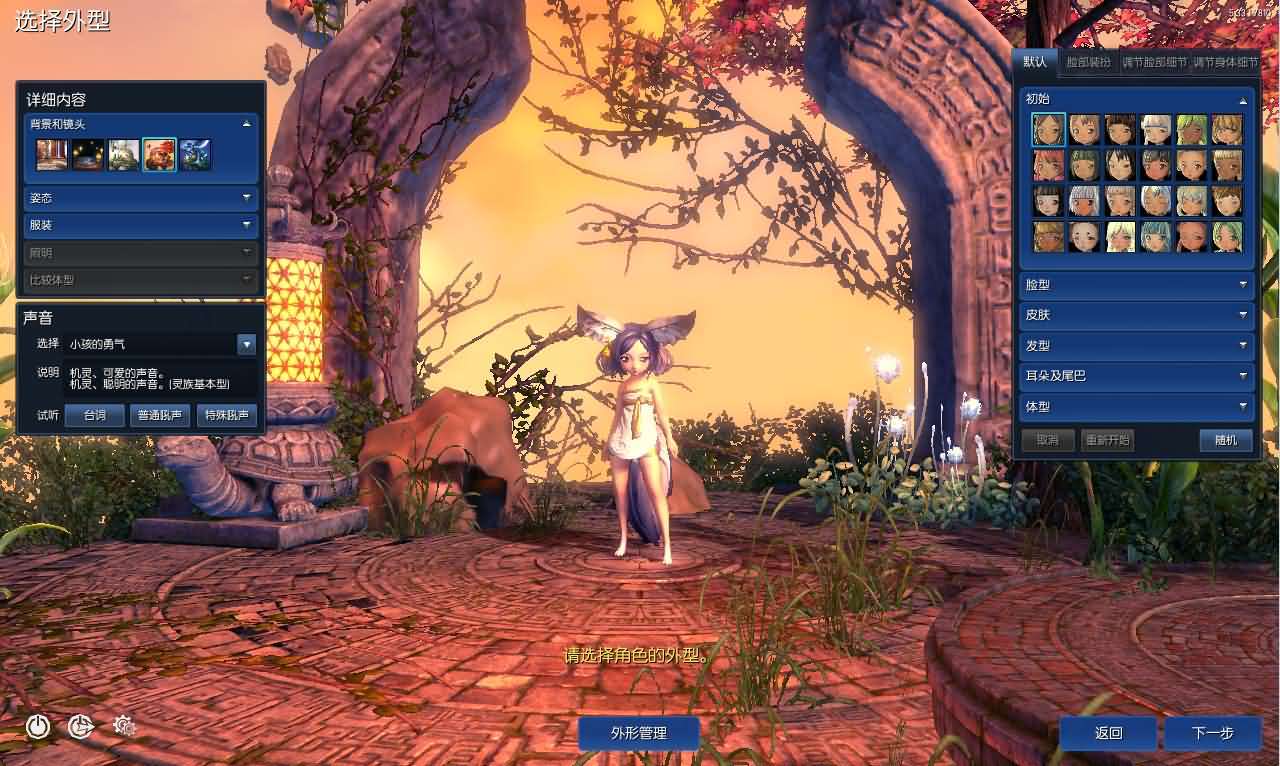The height and width of the screenshot is (766, 1280).
Task: Click the 随机 random appearance button
Action: (x=1226, y=440)
